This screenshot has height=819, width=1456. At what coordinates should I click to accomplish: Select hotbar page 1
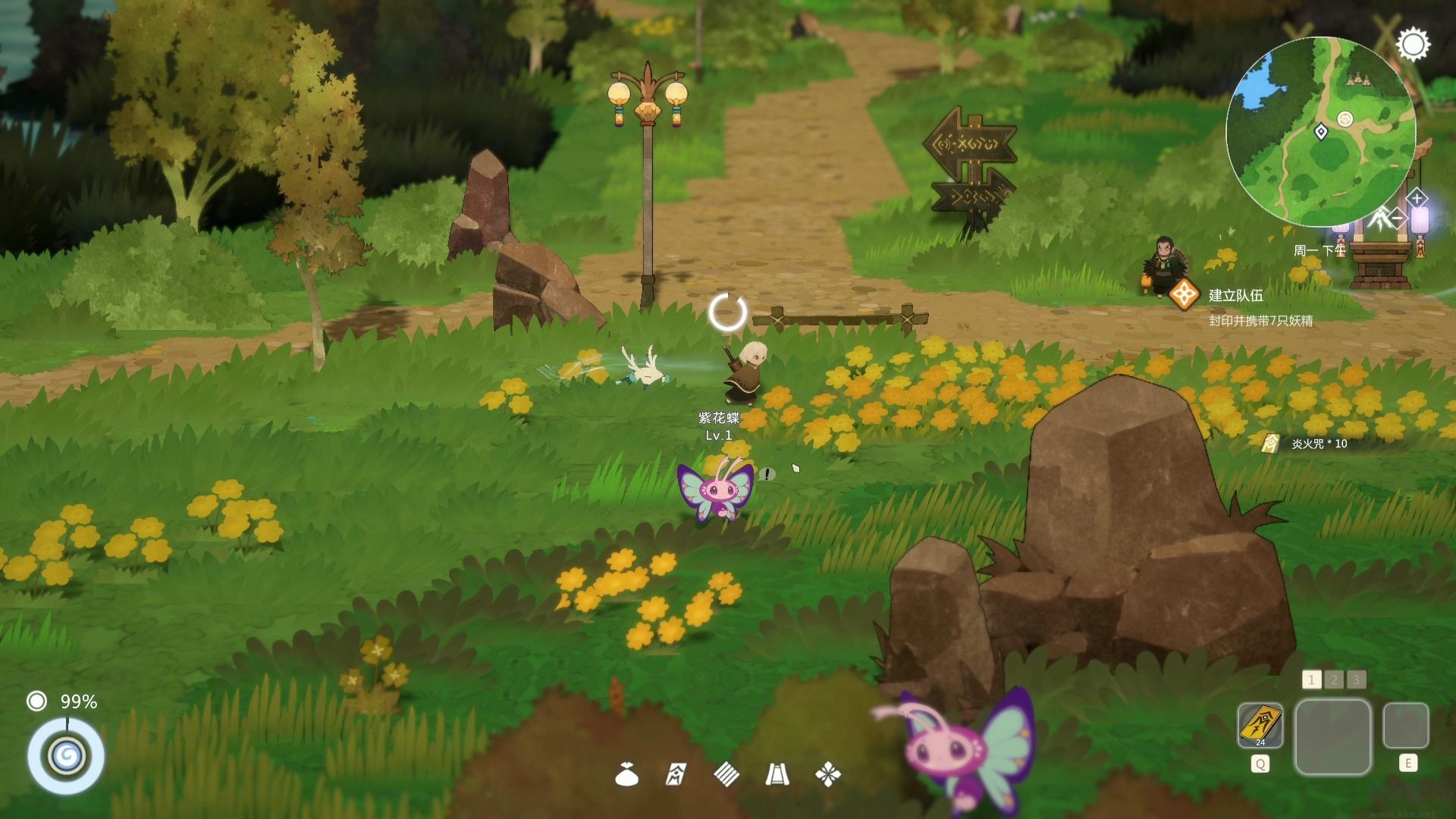1311,679
